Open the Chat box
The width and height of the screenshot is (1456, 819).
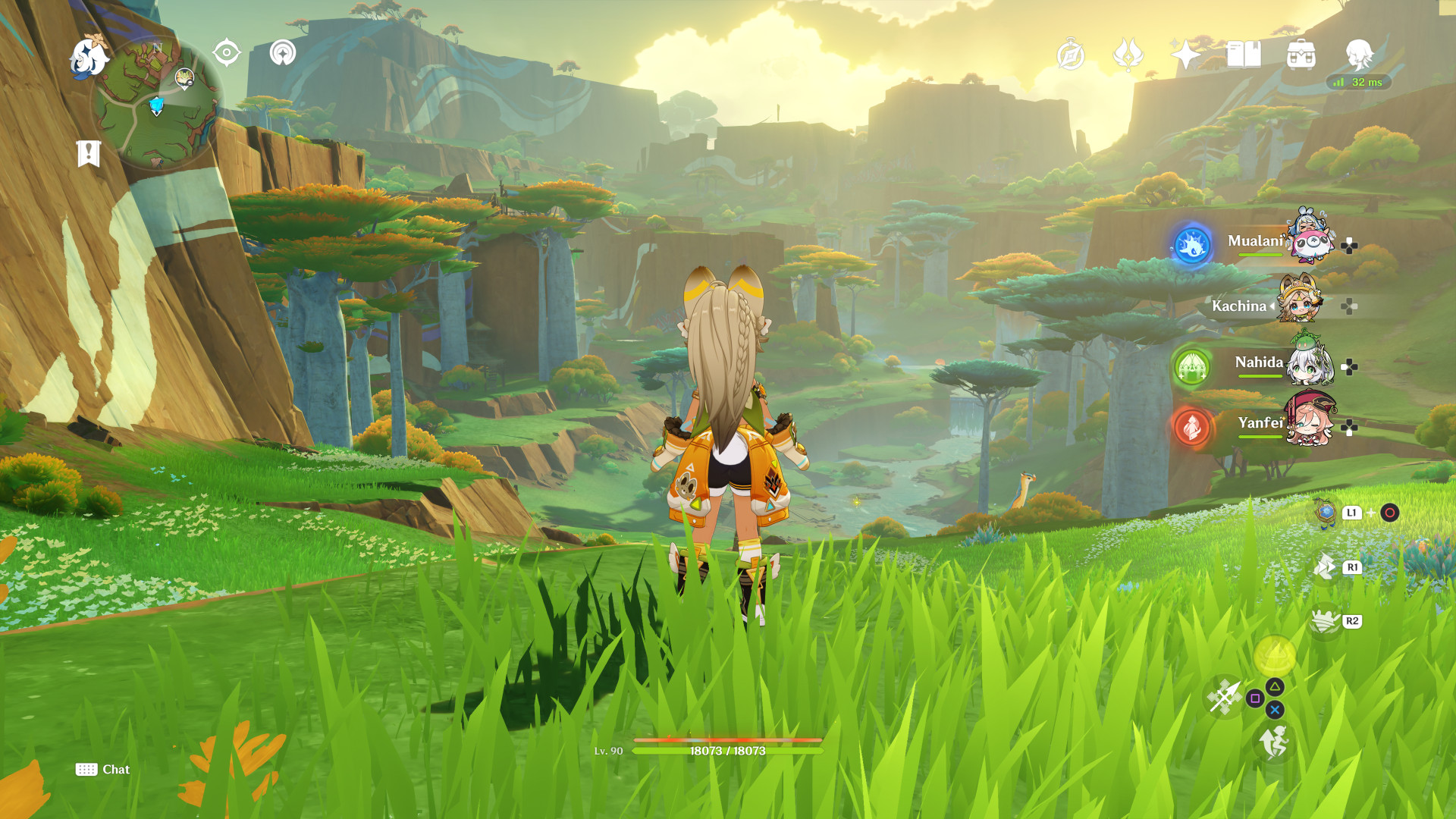(103, 770)
